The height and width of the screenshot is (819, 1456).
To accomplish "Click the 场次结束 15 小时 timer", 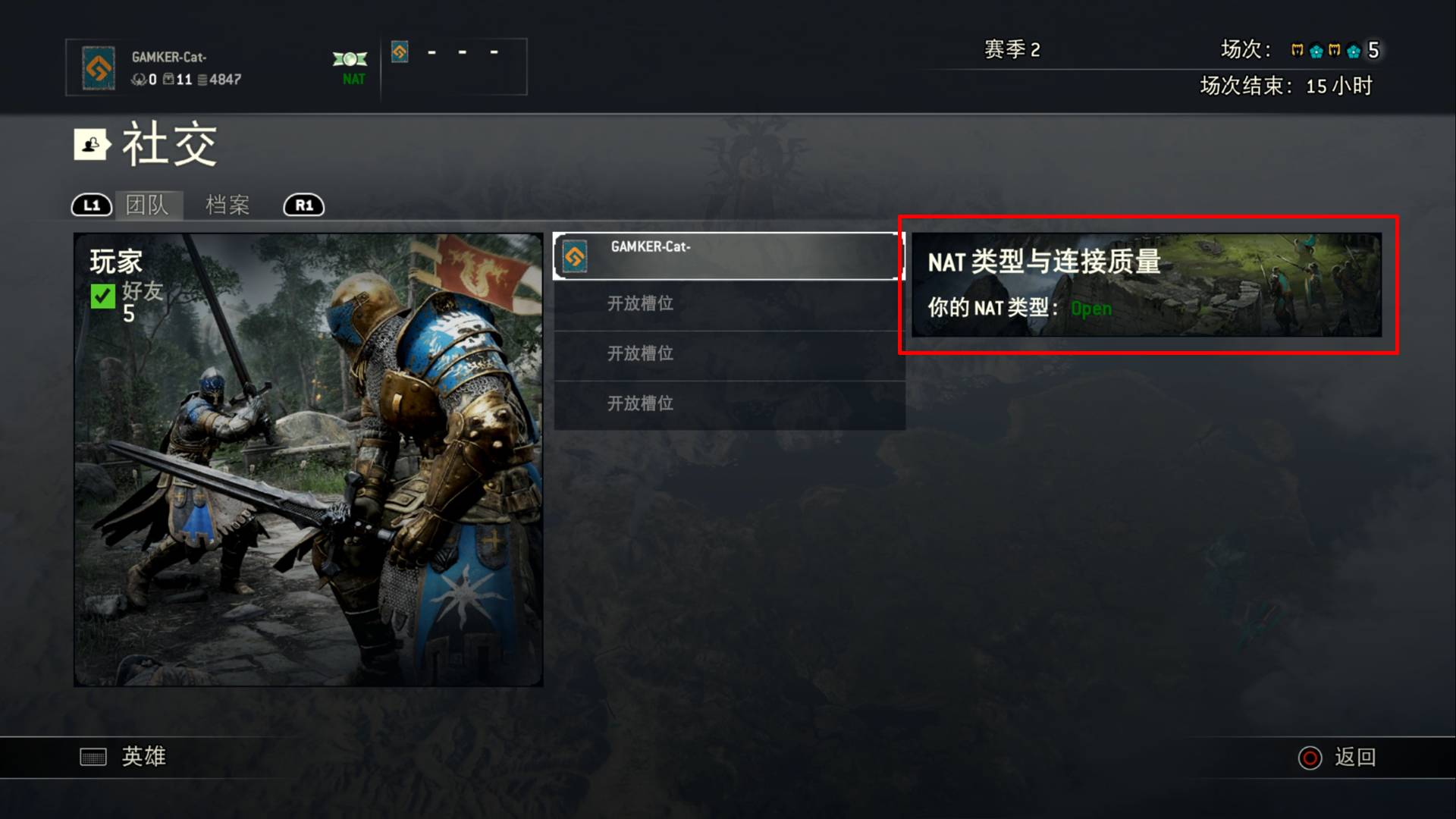I will [x=1288, y=87].
